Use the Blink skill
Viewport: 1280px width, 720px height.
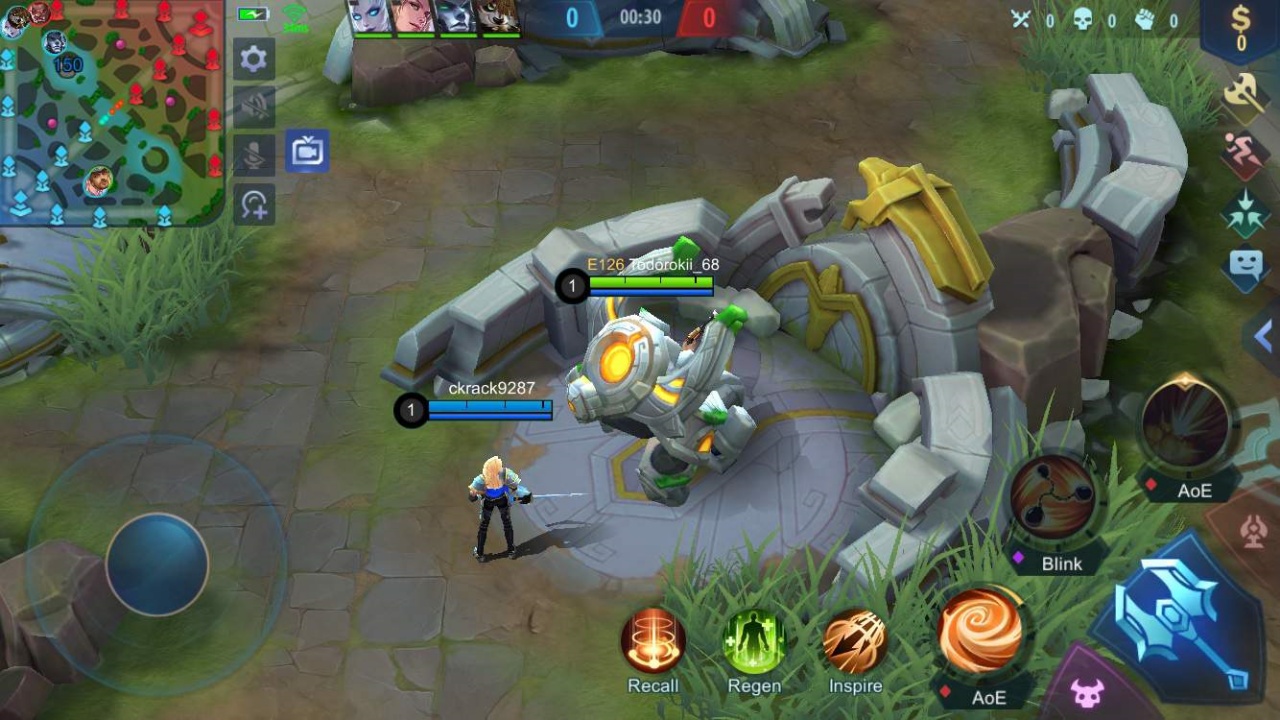1053,499
